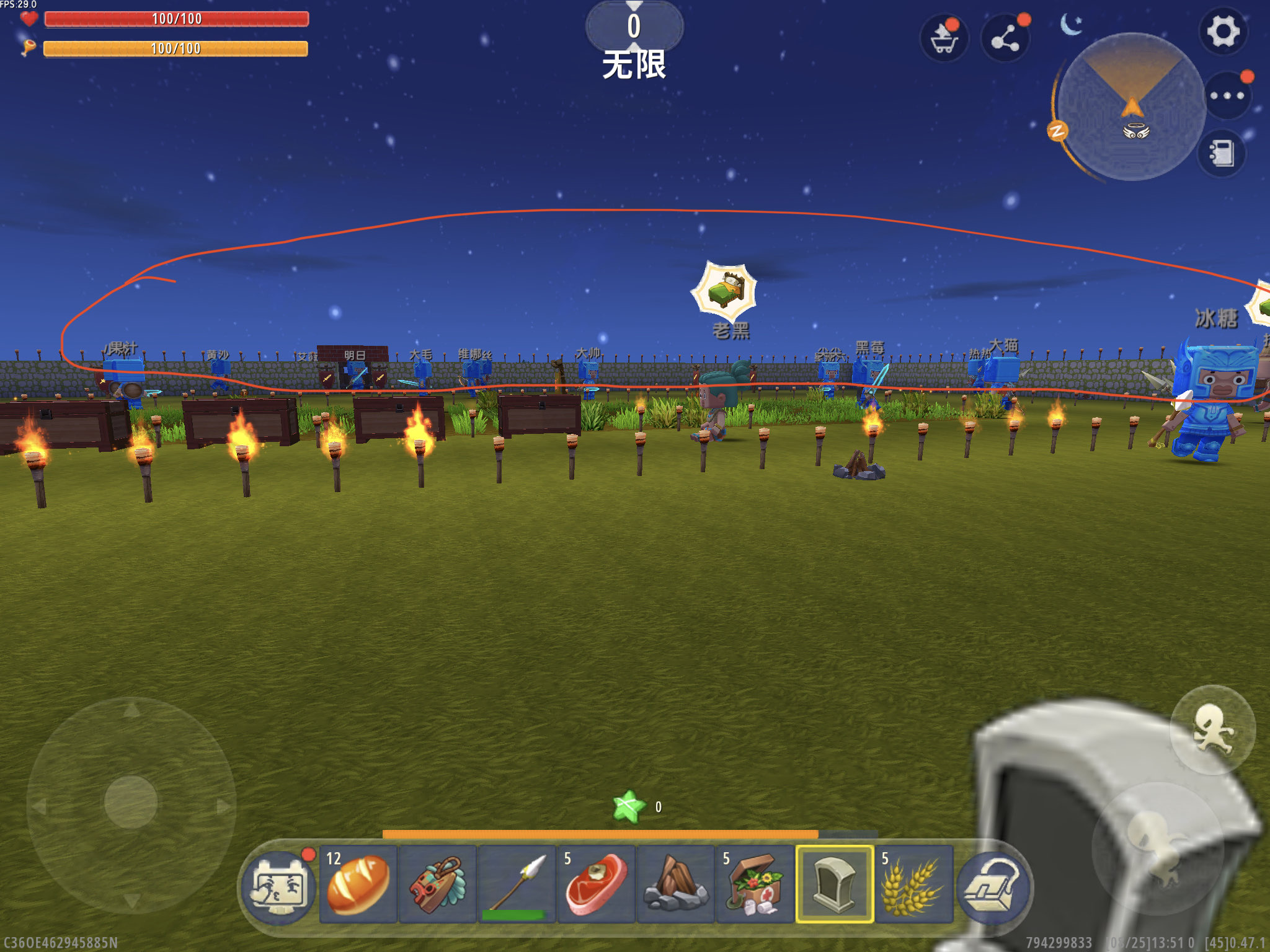The height and width of the screenshot is (952, 1270).
Task: Open the backpack inventory lock button
Action: (993, 887)
